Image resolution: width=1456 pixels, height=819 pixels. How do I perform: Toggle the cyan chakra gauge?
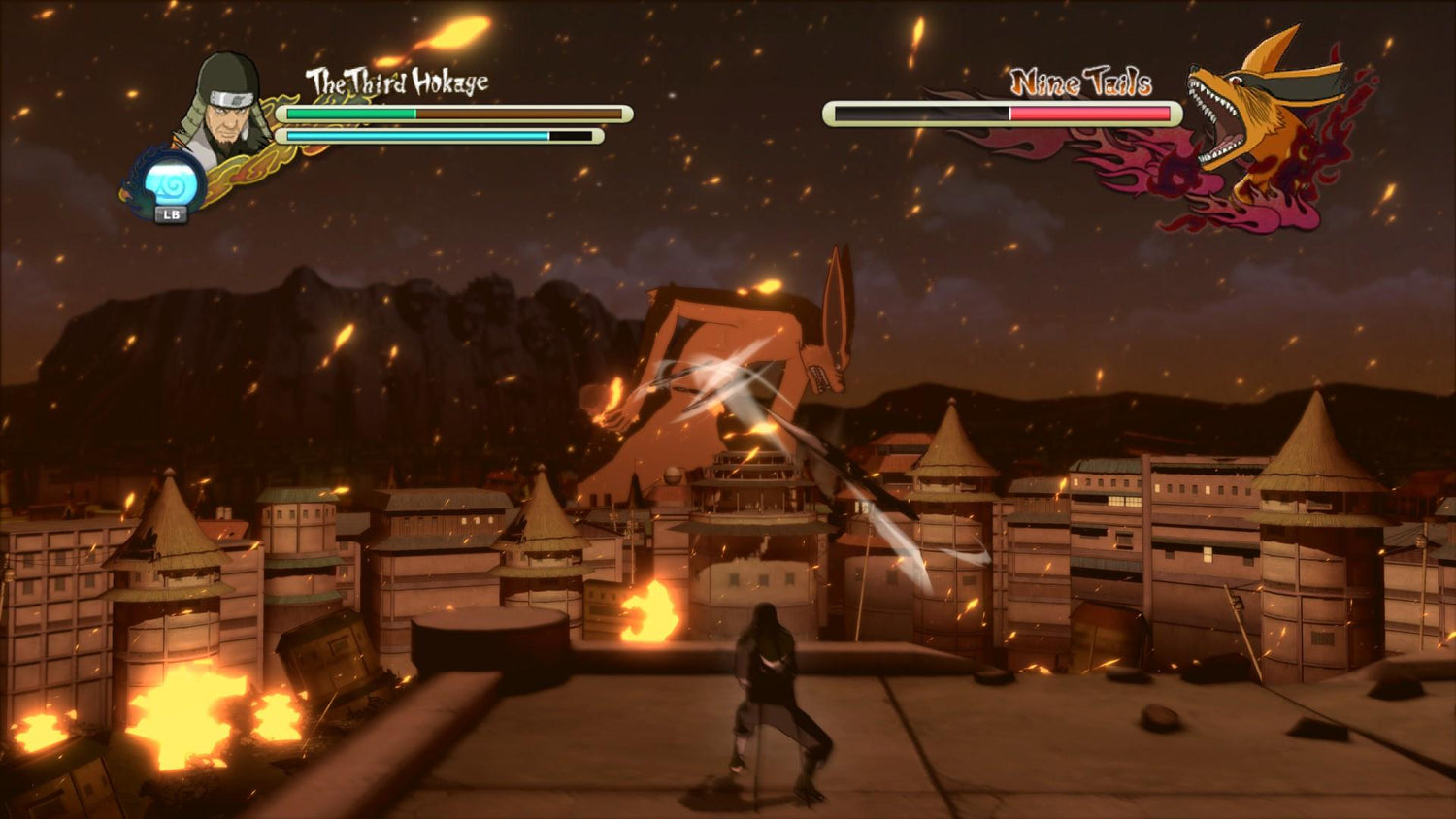[408, 137]
